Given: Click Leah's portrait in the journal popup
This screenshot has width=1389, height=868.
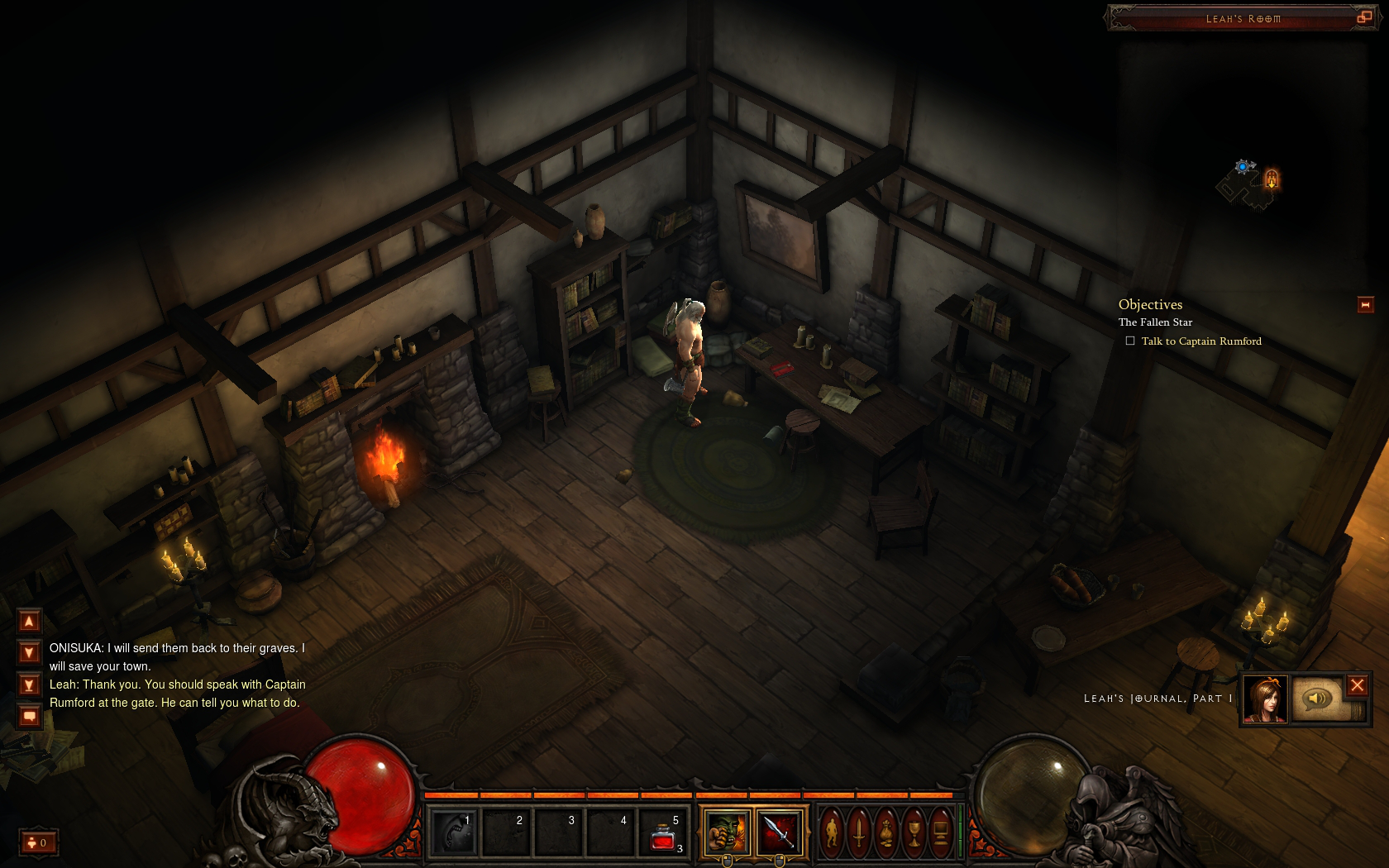Looking at the screenshot, I should point(1265,699).
